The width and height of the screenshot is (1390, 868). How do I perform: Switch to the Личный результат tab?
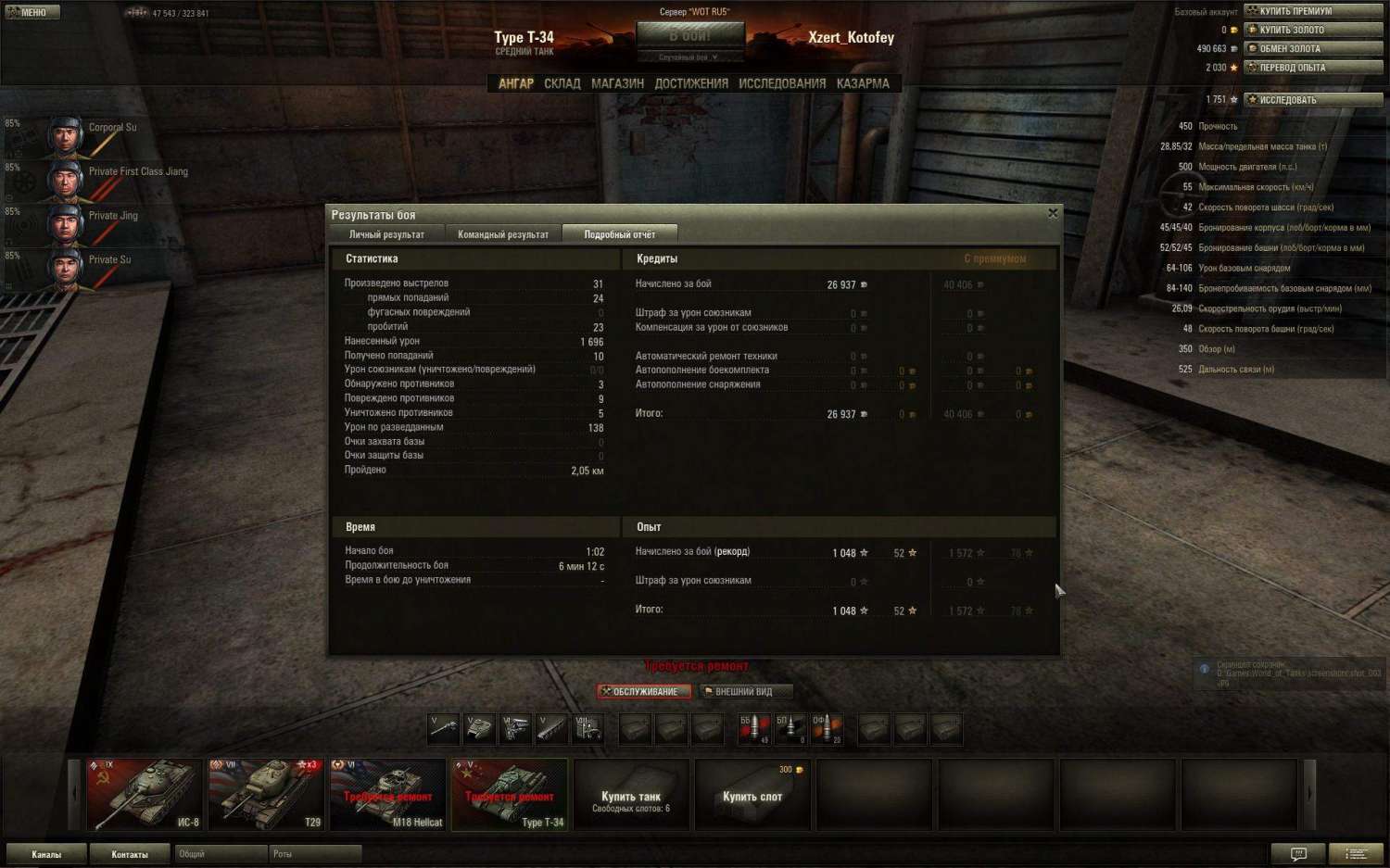(x=386, y=234)
